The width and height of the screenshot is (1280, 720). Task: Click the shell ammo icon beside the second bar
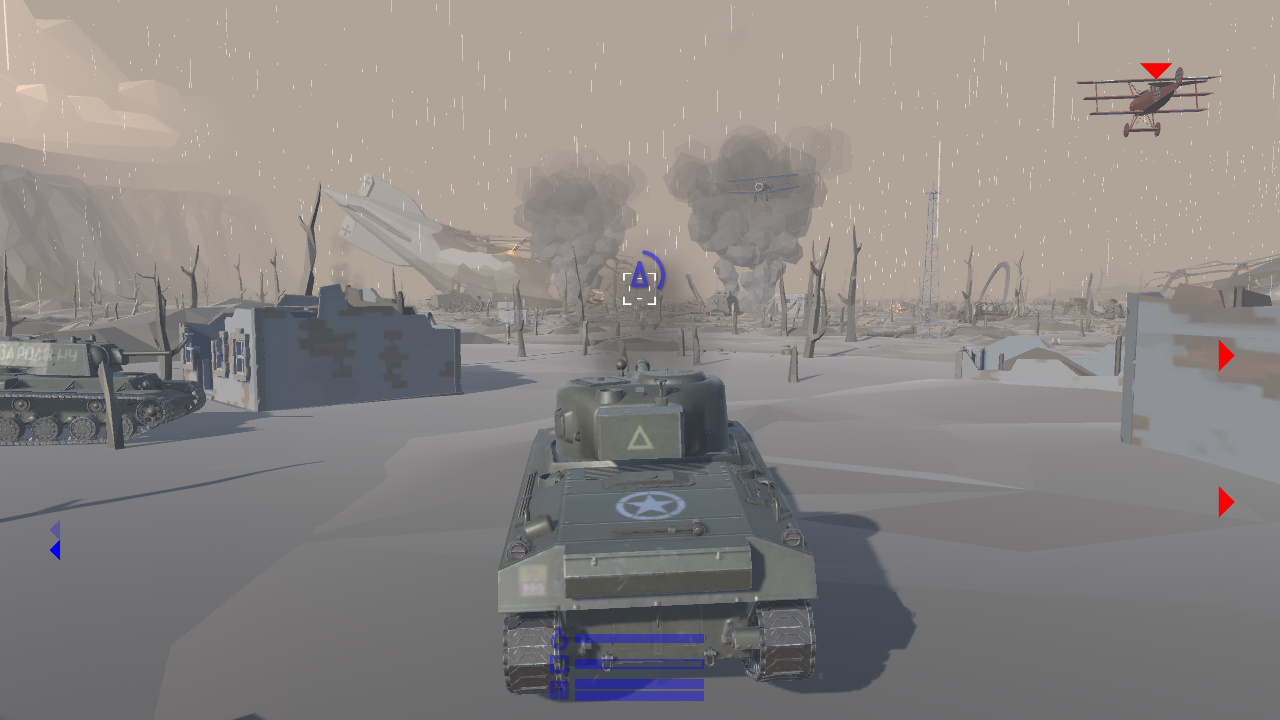(558, 663)
